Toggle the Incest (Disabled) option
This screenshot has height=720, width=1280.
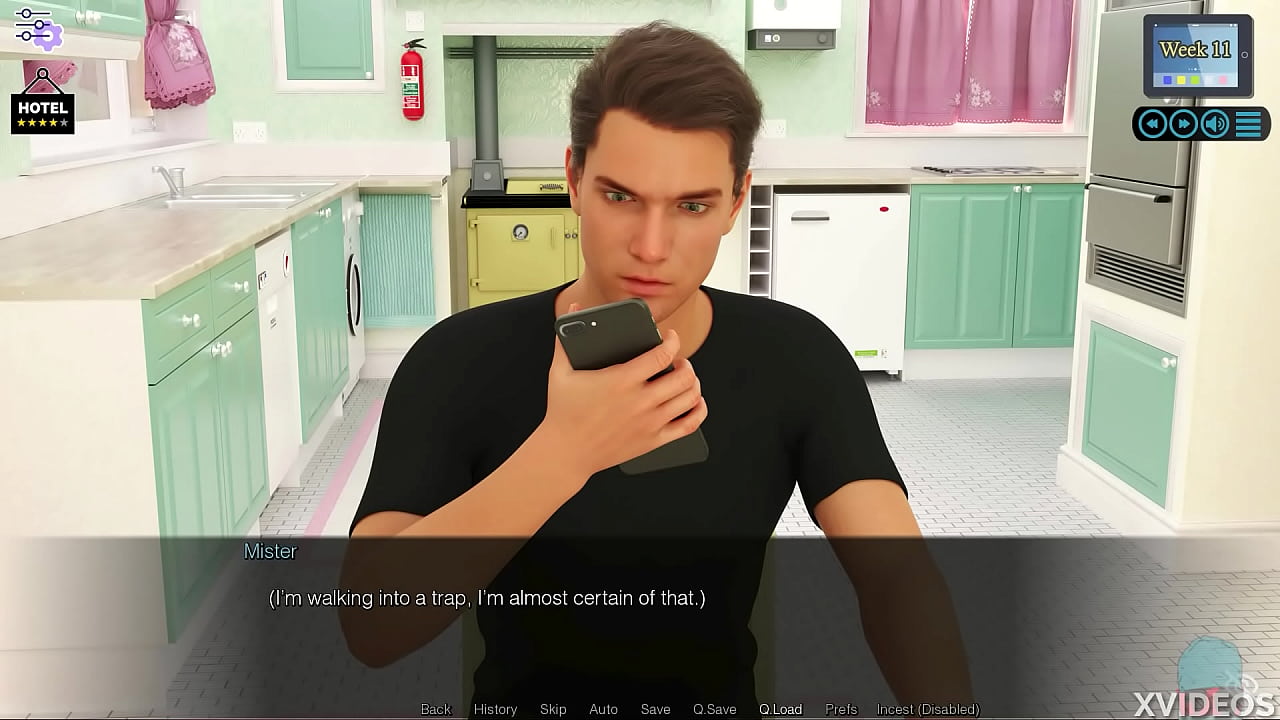[918, 709]
